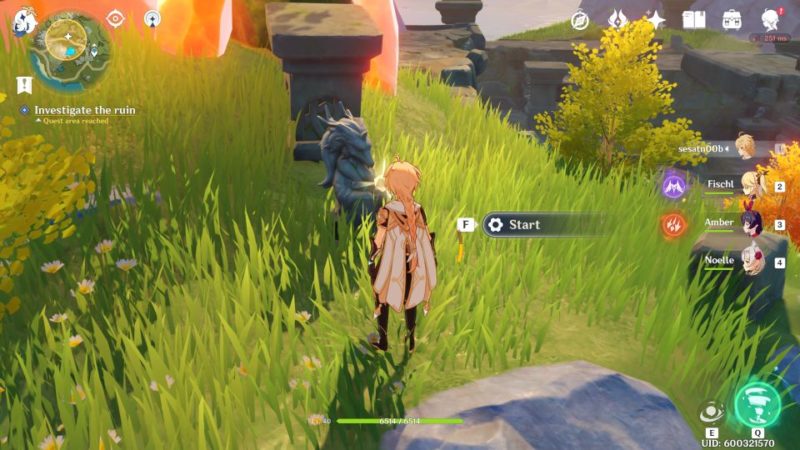This screenshot has height=450, width=800.
Task: Choose the Start interaction option
Action: 545,224
